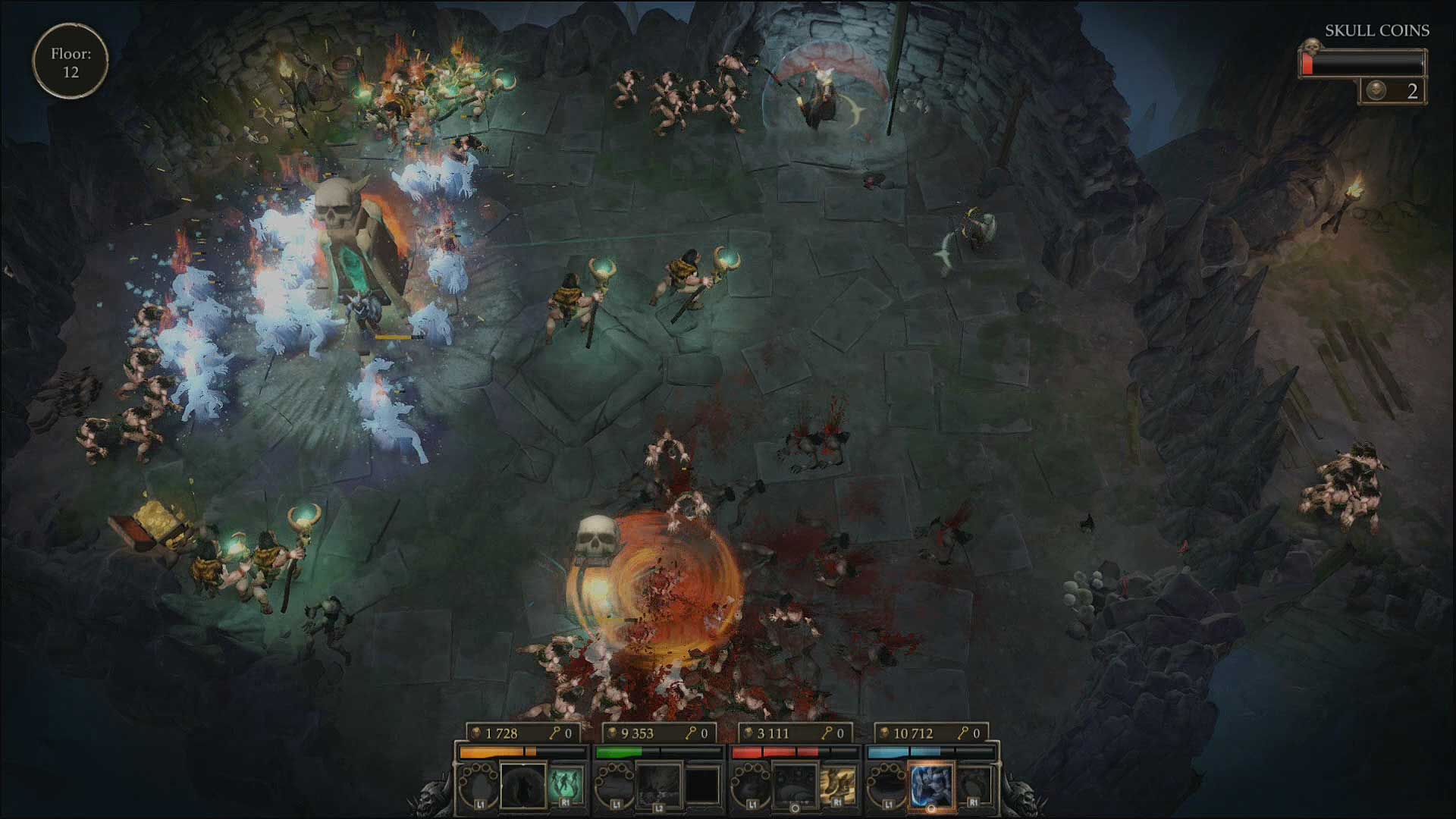Click player two's L2 ability icon
1456x819 pixels.
click(x=657, y=785)
